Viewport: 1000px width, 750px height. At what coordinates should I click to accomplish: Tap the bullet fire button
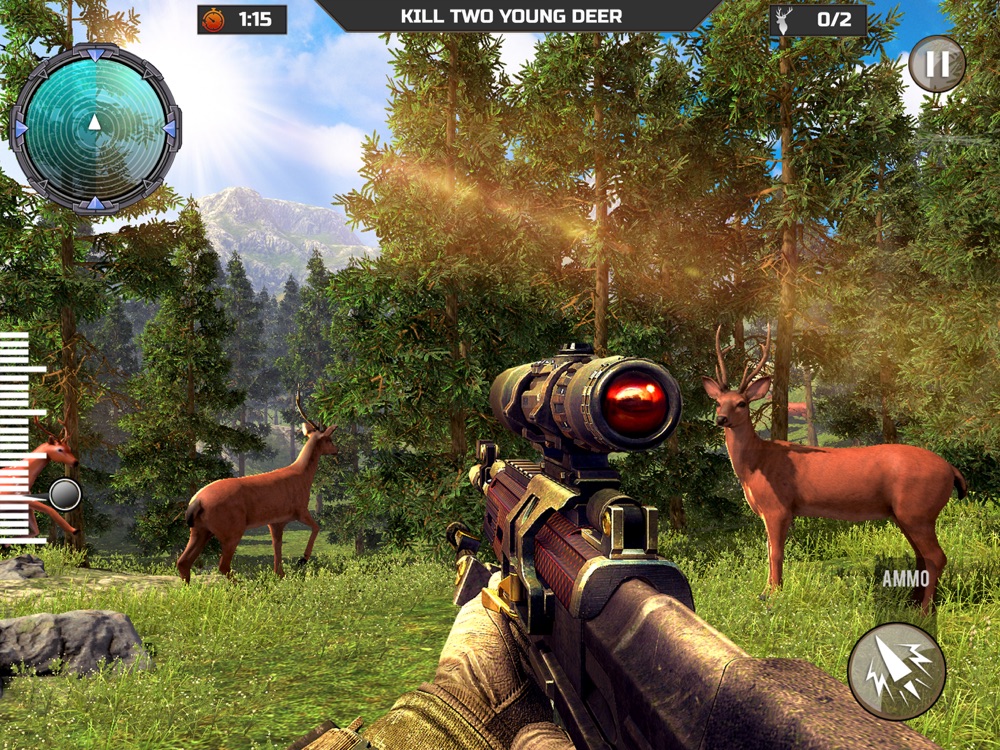click(x=897, y=671)
